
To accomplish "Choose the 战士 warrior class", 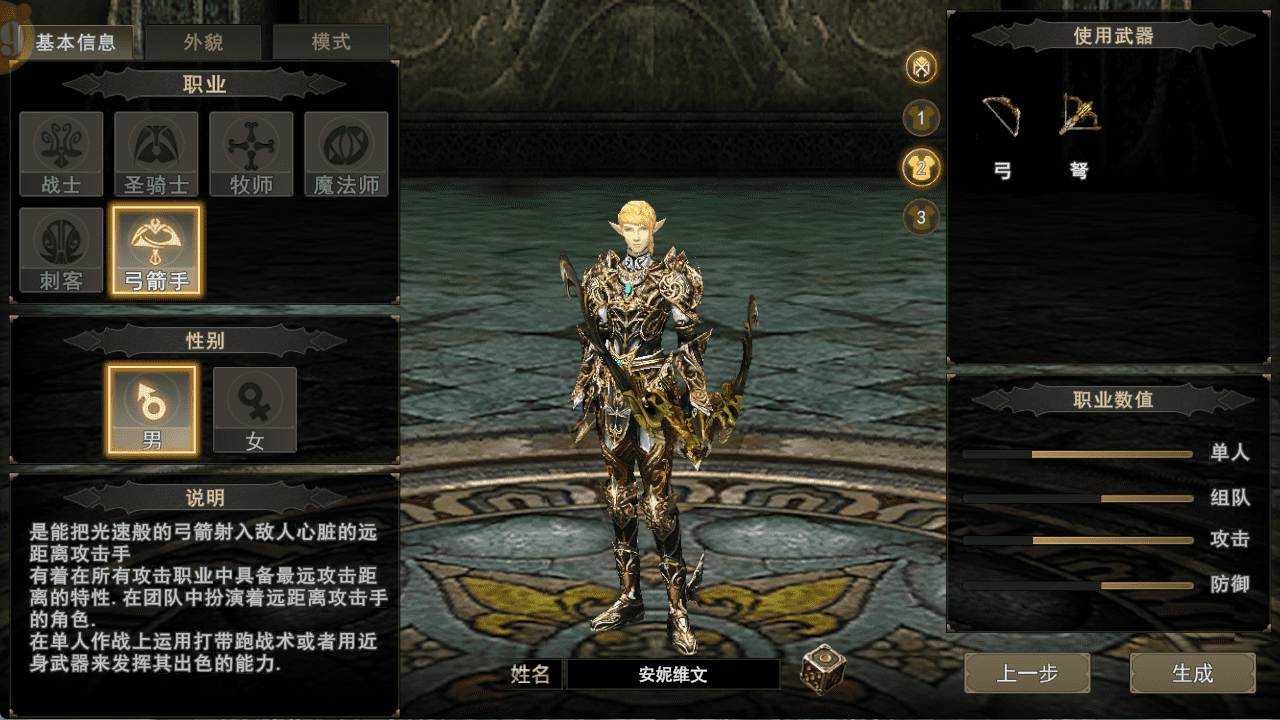I will pos(61,154).
